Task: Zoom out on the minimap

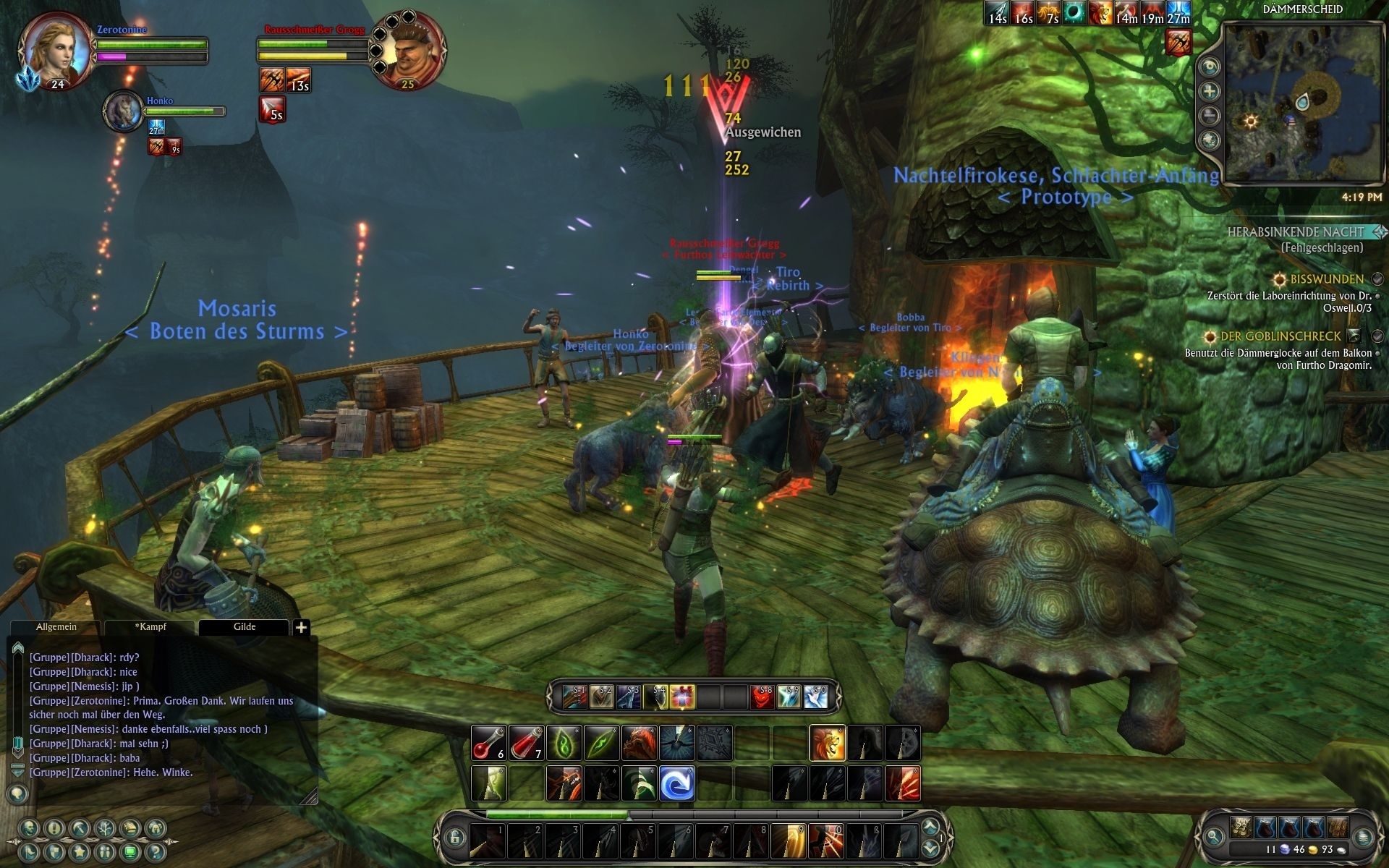Action: point(1210,116)
